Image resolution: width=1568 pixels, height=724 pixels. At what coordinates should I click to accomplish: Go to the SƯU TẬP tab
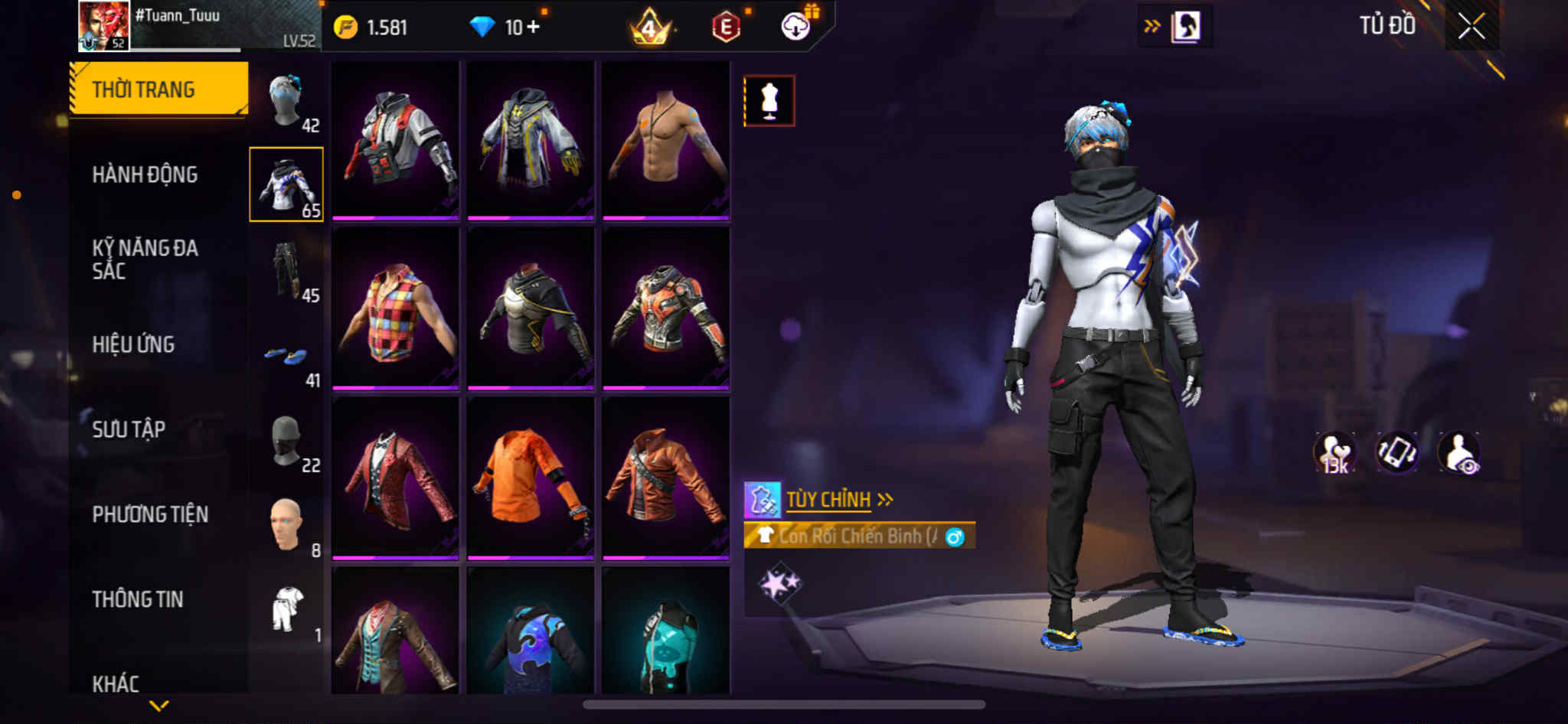pos(129,429)
